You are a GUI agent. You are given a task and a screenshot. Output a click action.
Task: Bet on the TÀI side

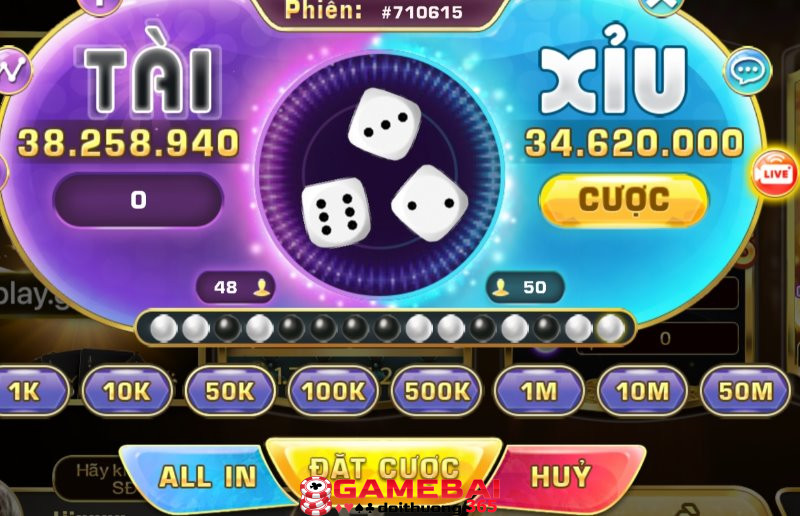148,78
